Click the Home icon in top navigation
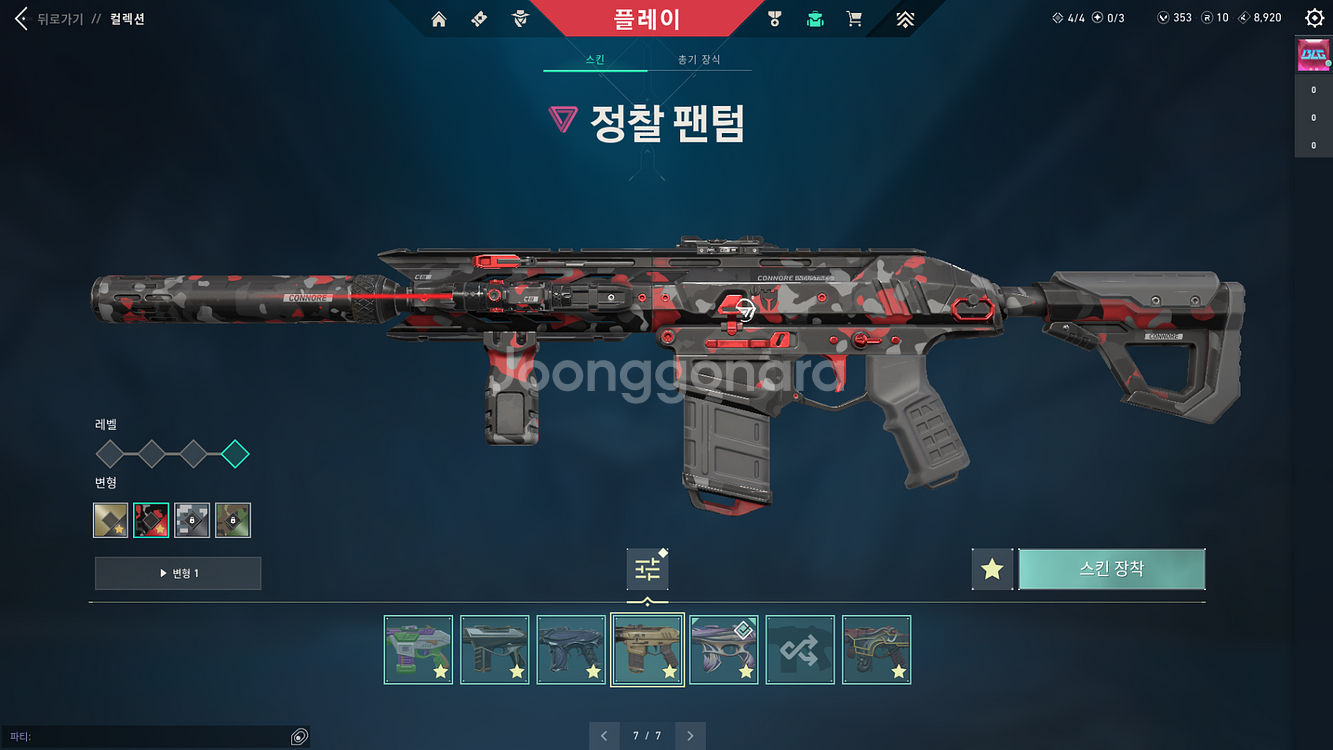The image size is (1333, 750). (x=438, y=17)
